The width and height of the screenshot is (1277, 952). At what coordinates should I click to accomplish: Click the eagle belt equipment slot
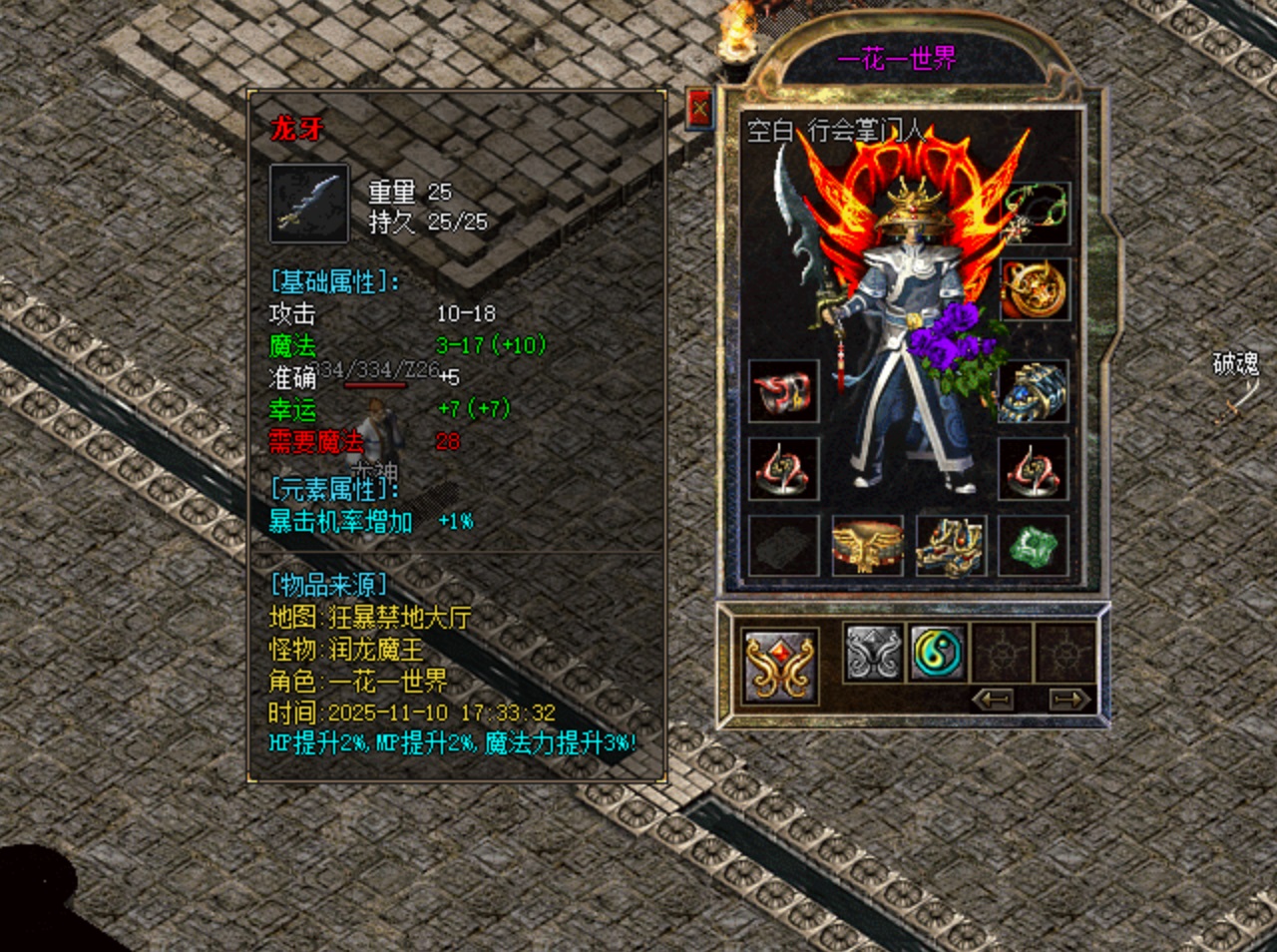867,544
